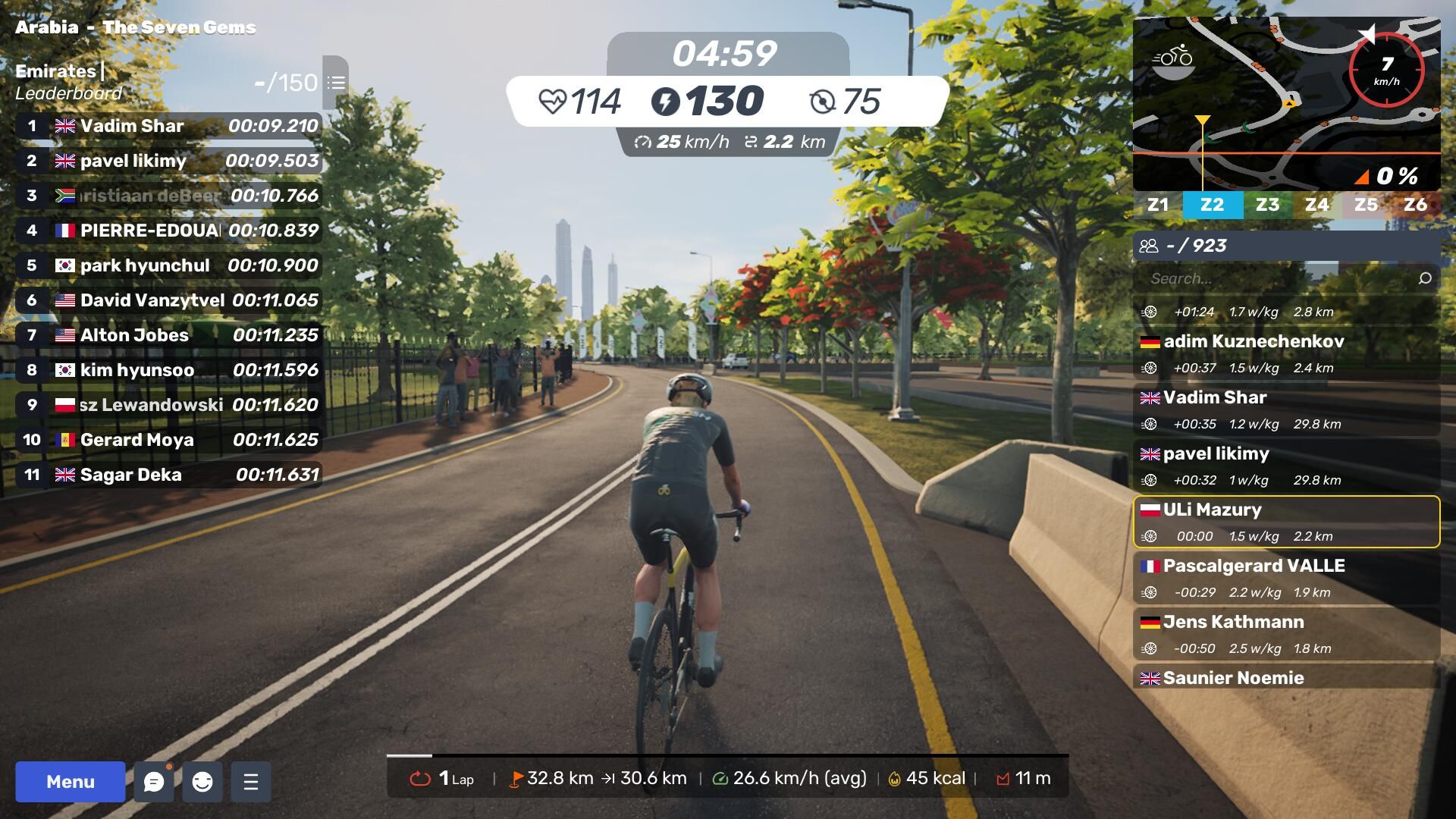
Task: Select David Vanzytvel leaderboard row
Action: point(168,300)
